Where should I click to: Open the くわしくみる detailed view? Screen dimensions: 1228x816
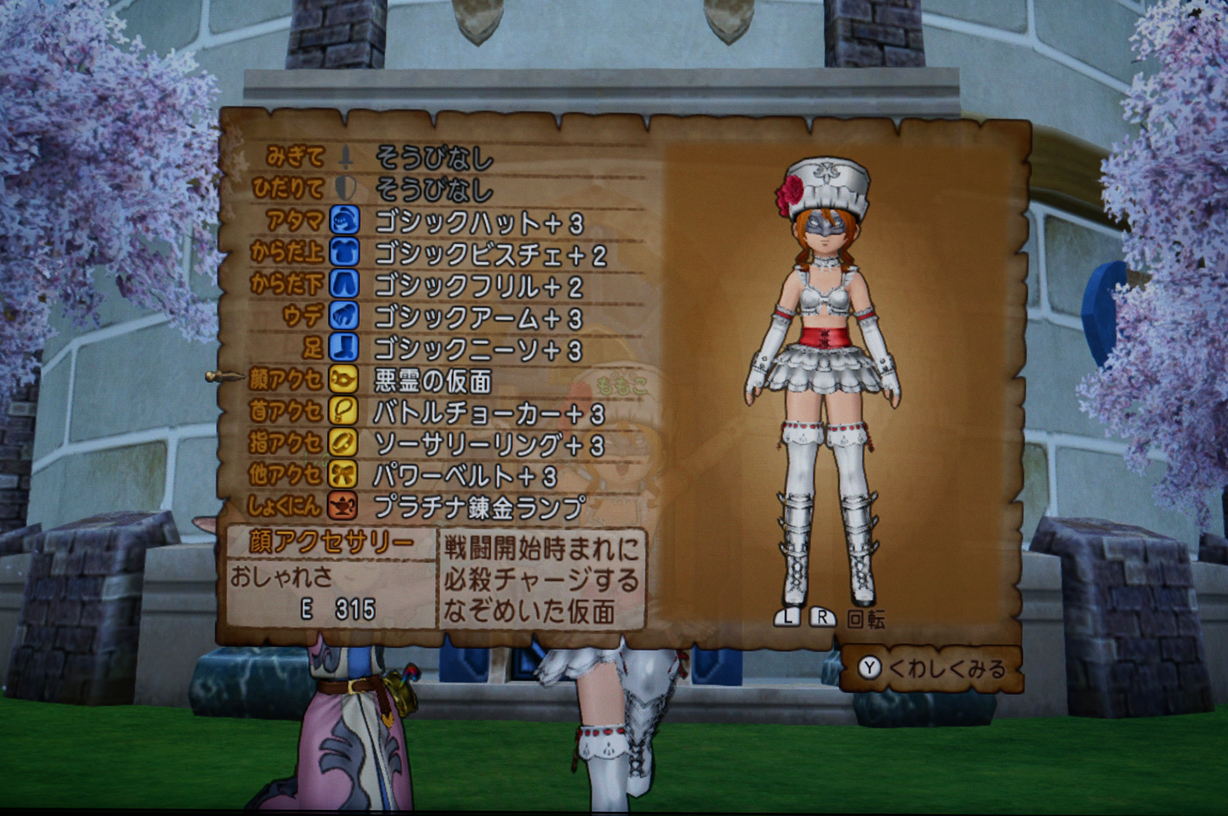932,669
